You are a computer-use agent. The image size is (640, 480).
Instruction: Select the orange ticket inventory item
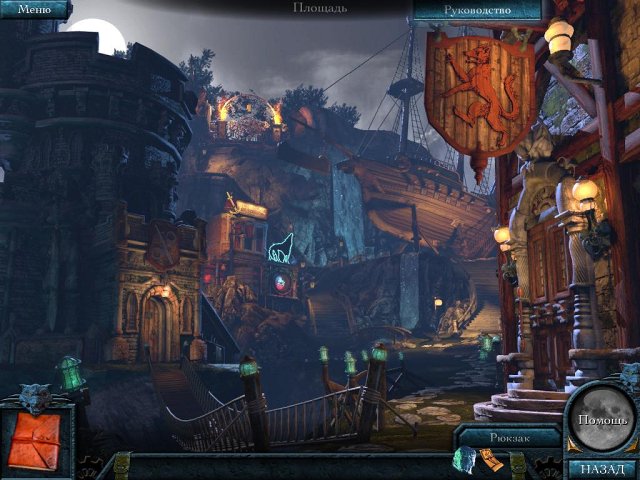click(x=490, y=459)
